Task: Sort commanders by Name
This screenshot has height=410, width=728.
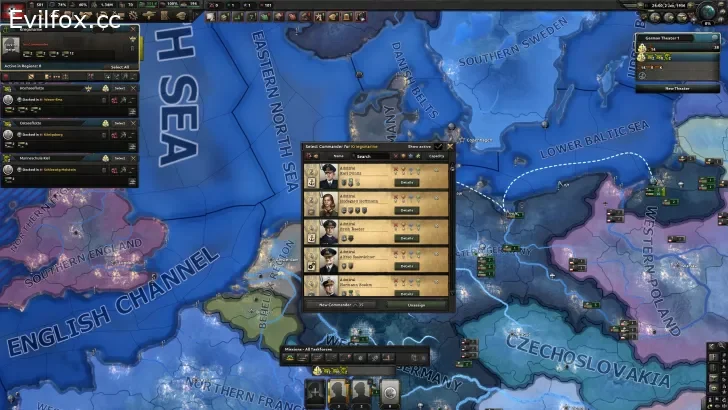Action: point(338,156)
